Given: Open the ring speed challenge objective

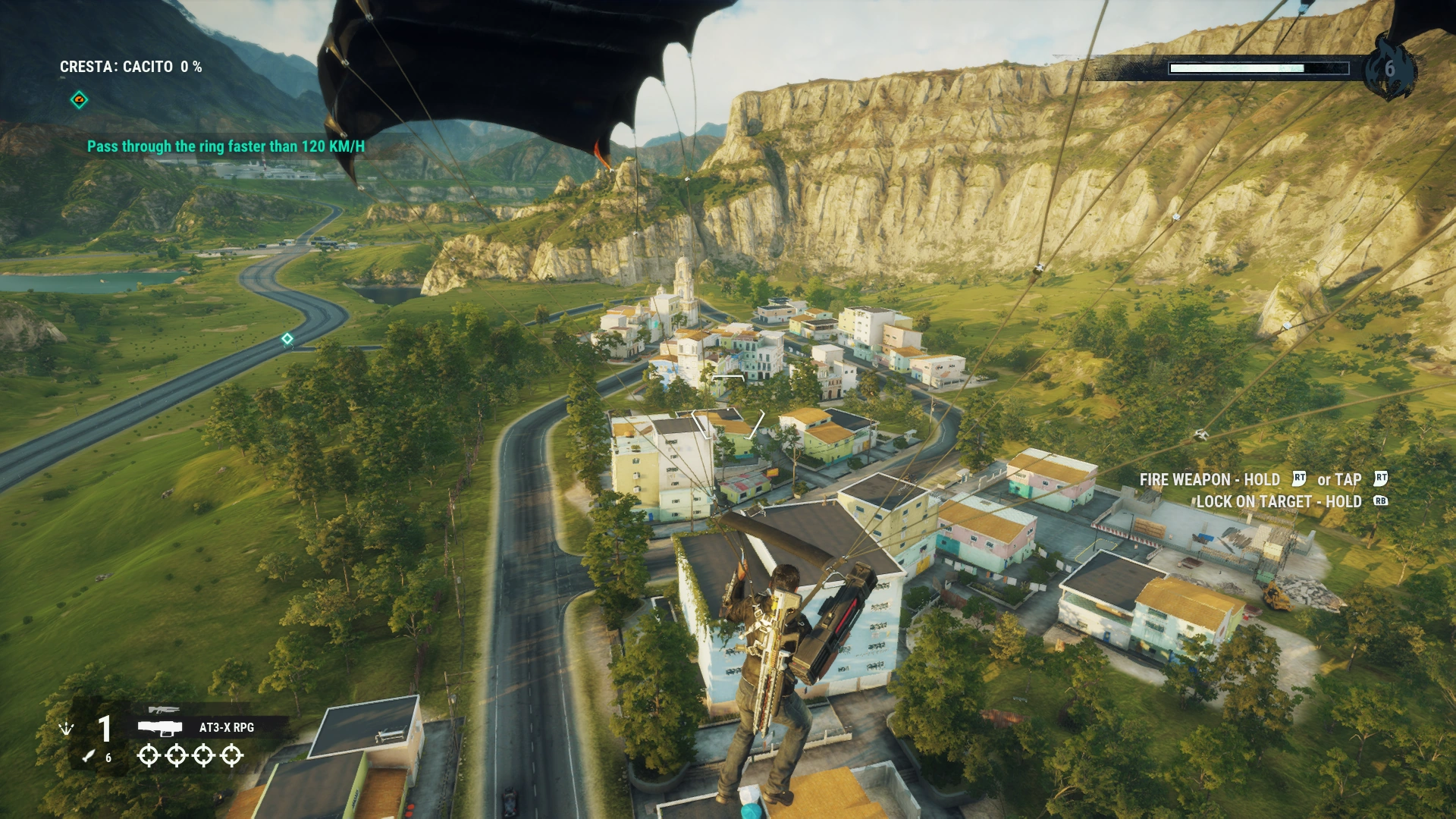Looking at the screenshot, I should tap(225, 146).
